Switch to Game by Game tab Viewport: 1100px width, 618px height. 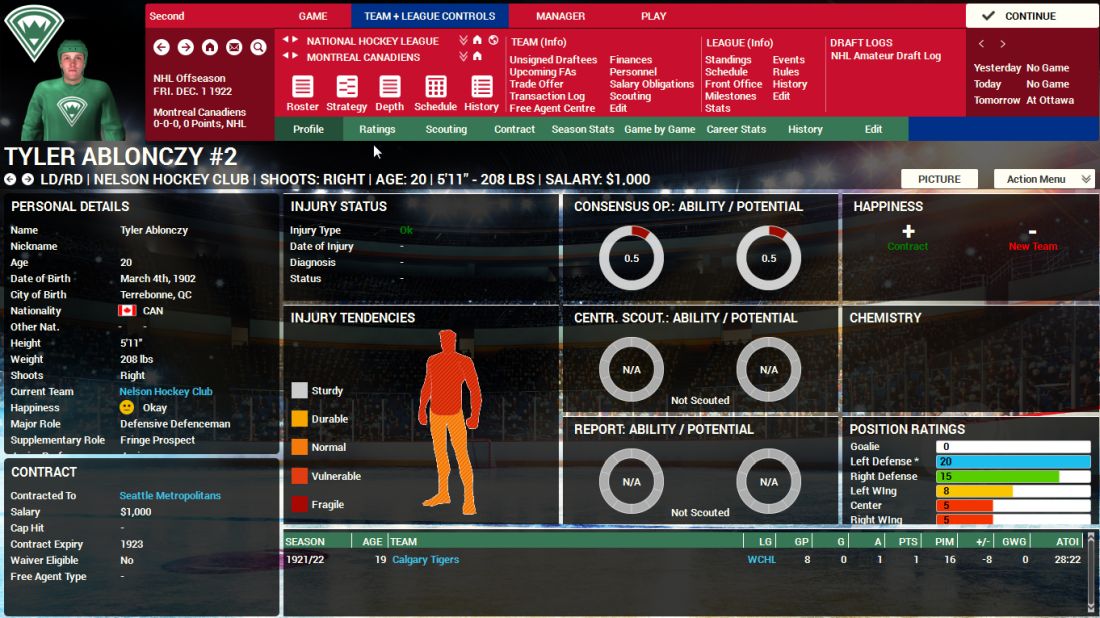tap(659, 129)
